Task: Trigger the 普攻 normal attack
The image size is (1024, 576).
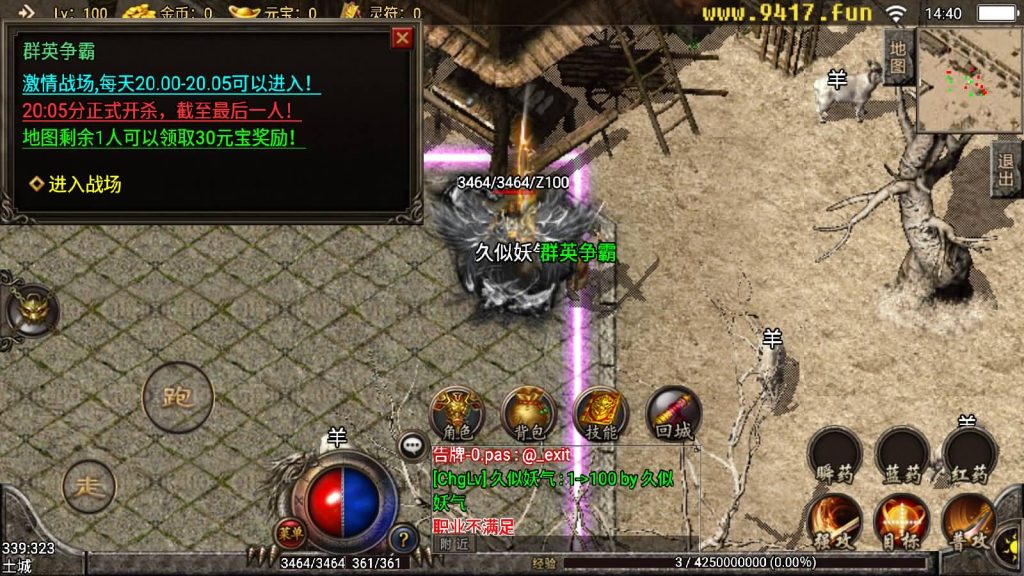Action: click(969, 520)
